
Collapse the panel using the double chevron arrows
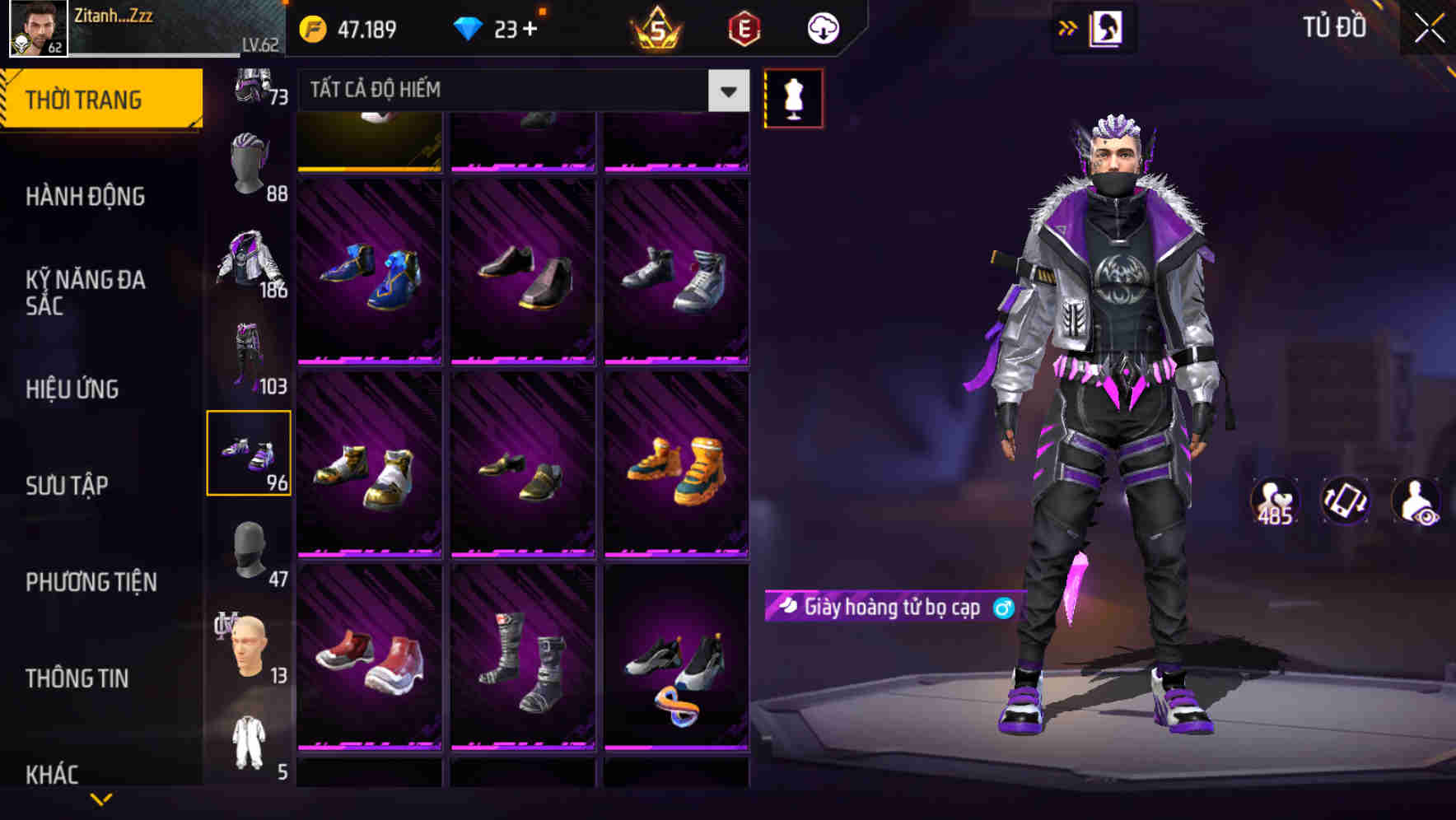pos(1068,27)
